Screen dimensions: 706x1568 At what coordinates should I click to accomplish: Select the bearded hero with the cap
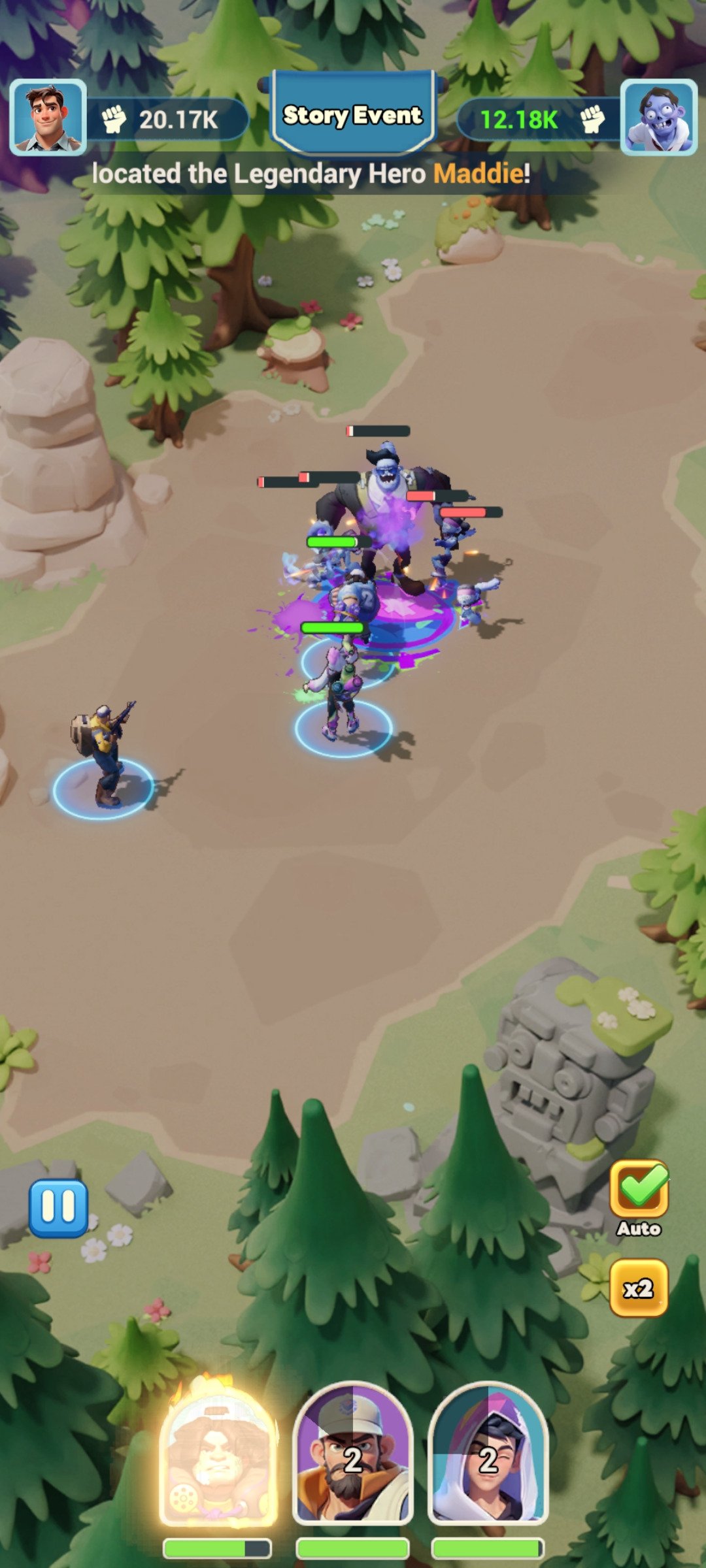click(353, 1457)
